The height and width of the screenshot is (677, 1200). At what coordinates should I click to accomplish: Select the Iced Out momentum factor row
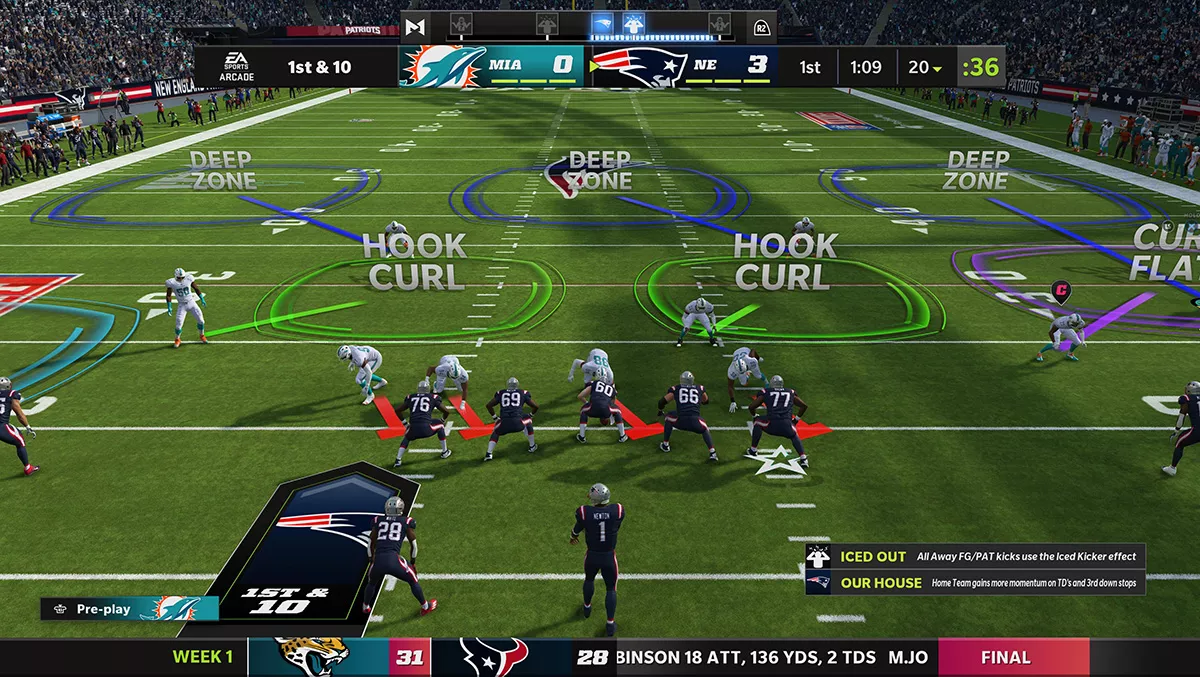[974, 557]
